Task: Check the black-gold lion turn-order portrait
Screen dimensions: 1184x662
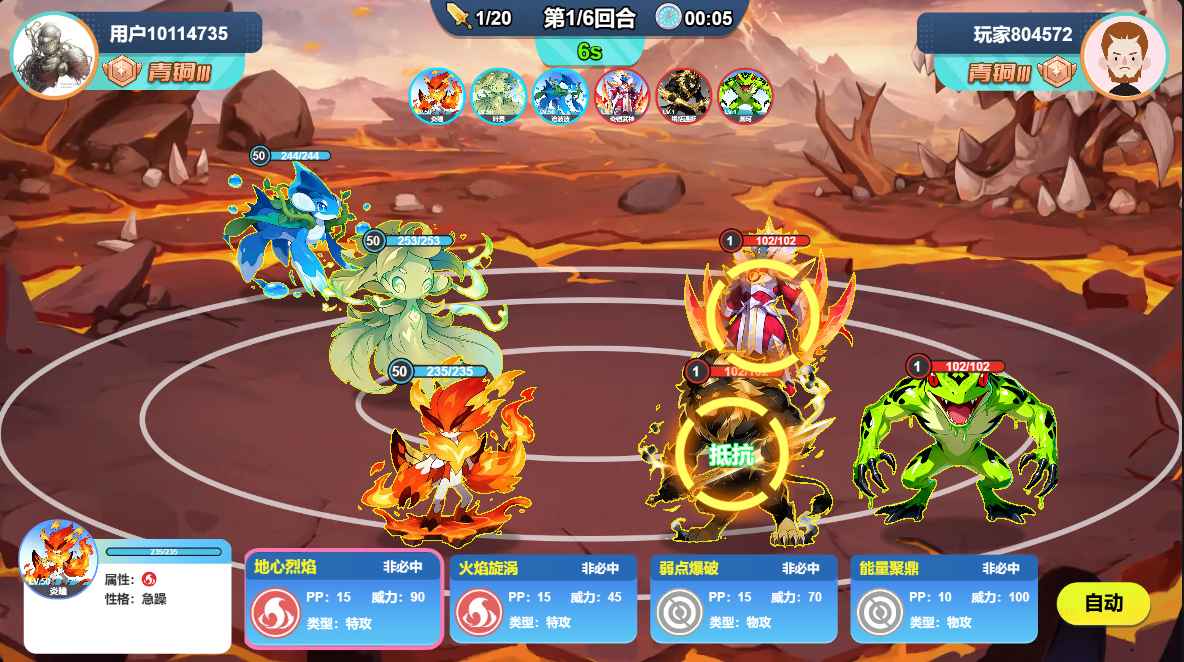Action: [683, 96]
